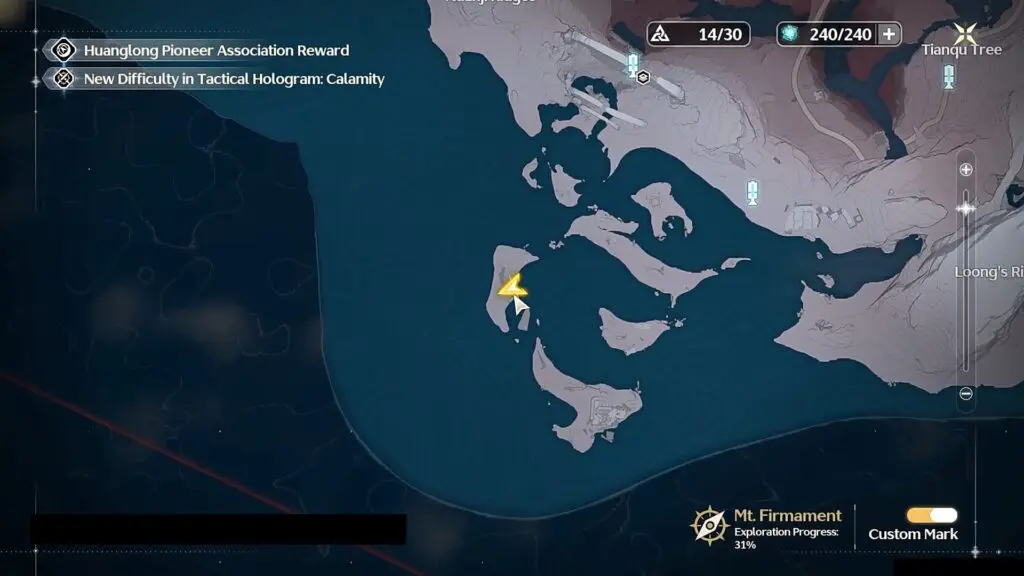This screenshot has width=1024, height=576.
Task: Zoom in with the map's plus button
Action: point(966,170)
